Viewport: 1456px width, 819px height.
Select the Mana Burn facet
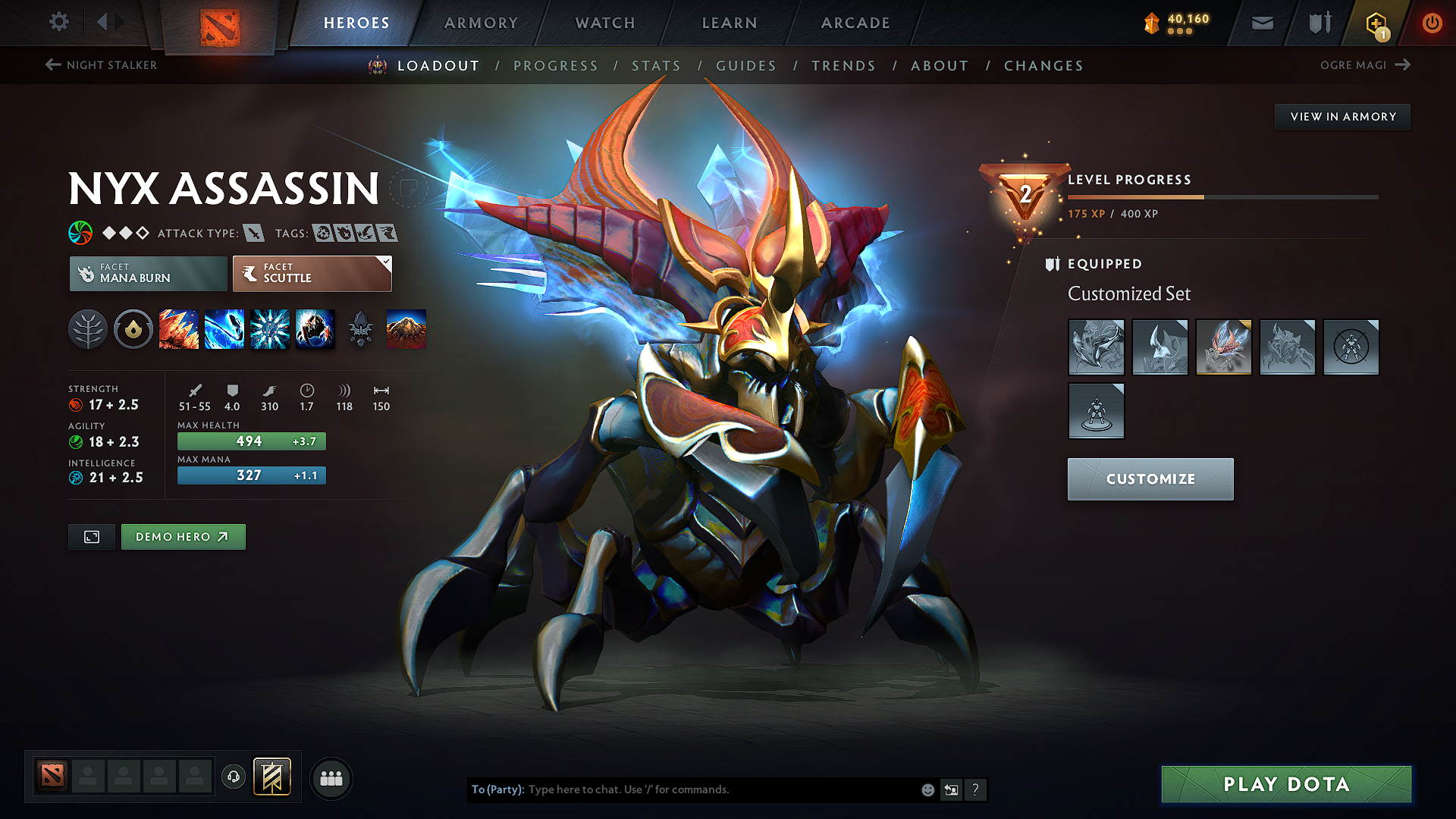tap(148, 273)
